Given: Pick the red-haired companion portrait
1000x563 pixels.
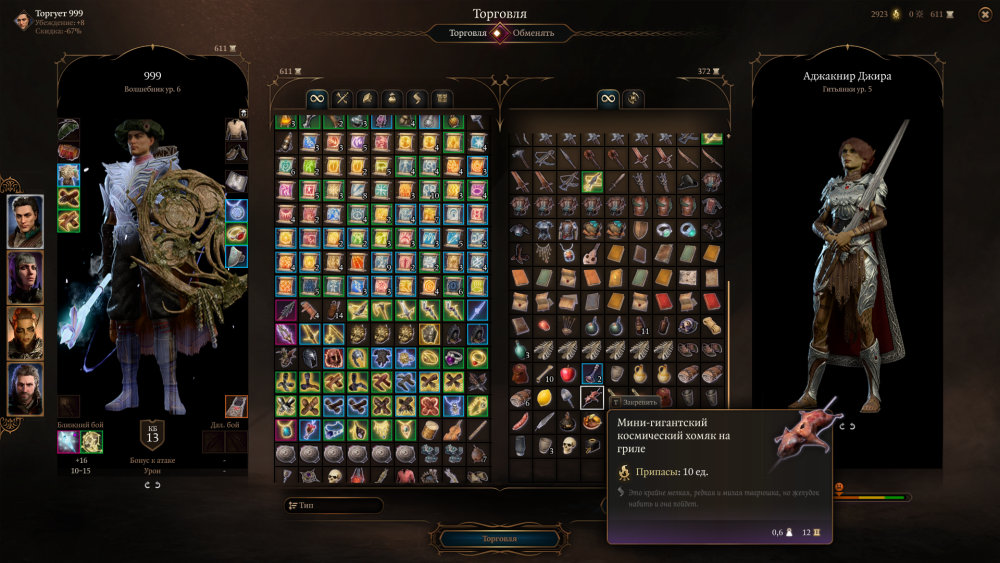Looking at the screenshot, I should 26,333.
